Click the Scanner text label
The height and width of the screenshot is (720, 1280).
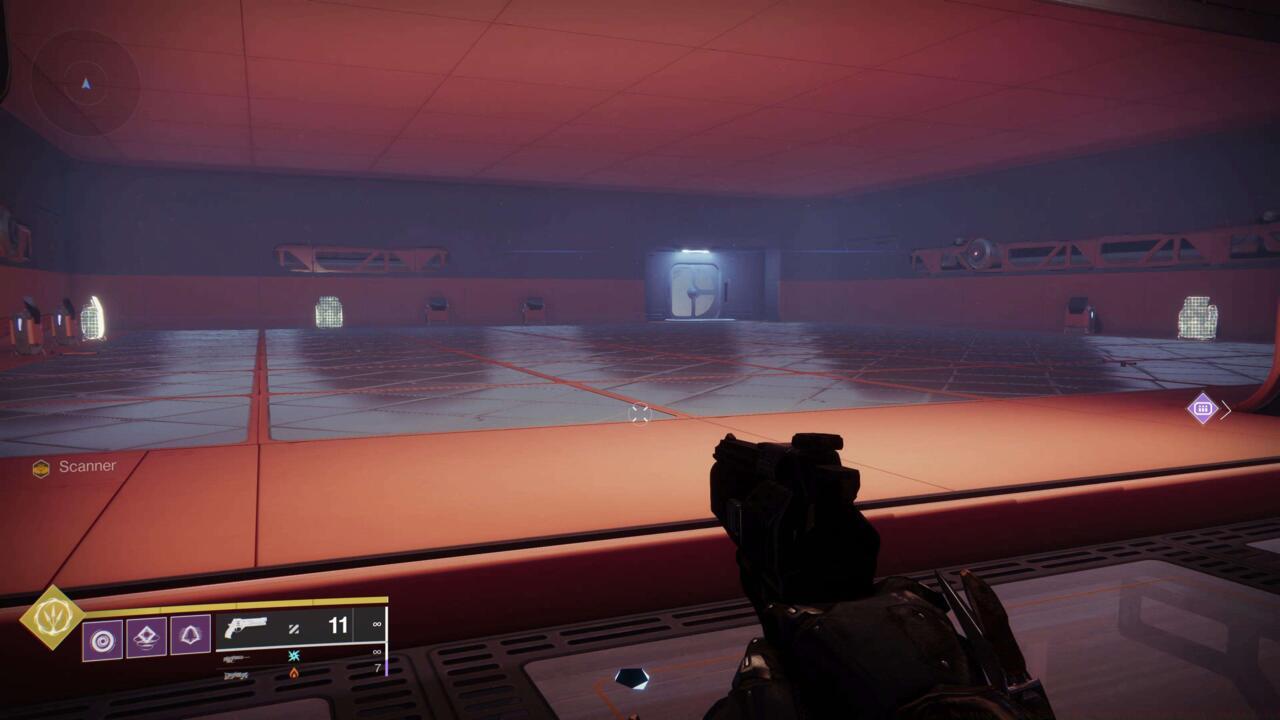[x=87, y=466]
